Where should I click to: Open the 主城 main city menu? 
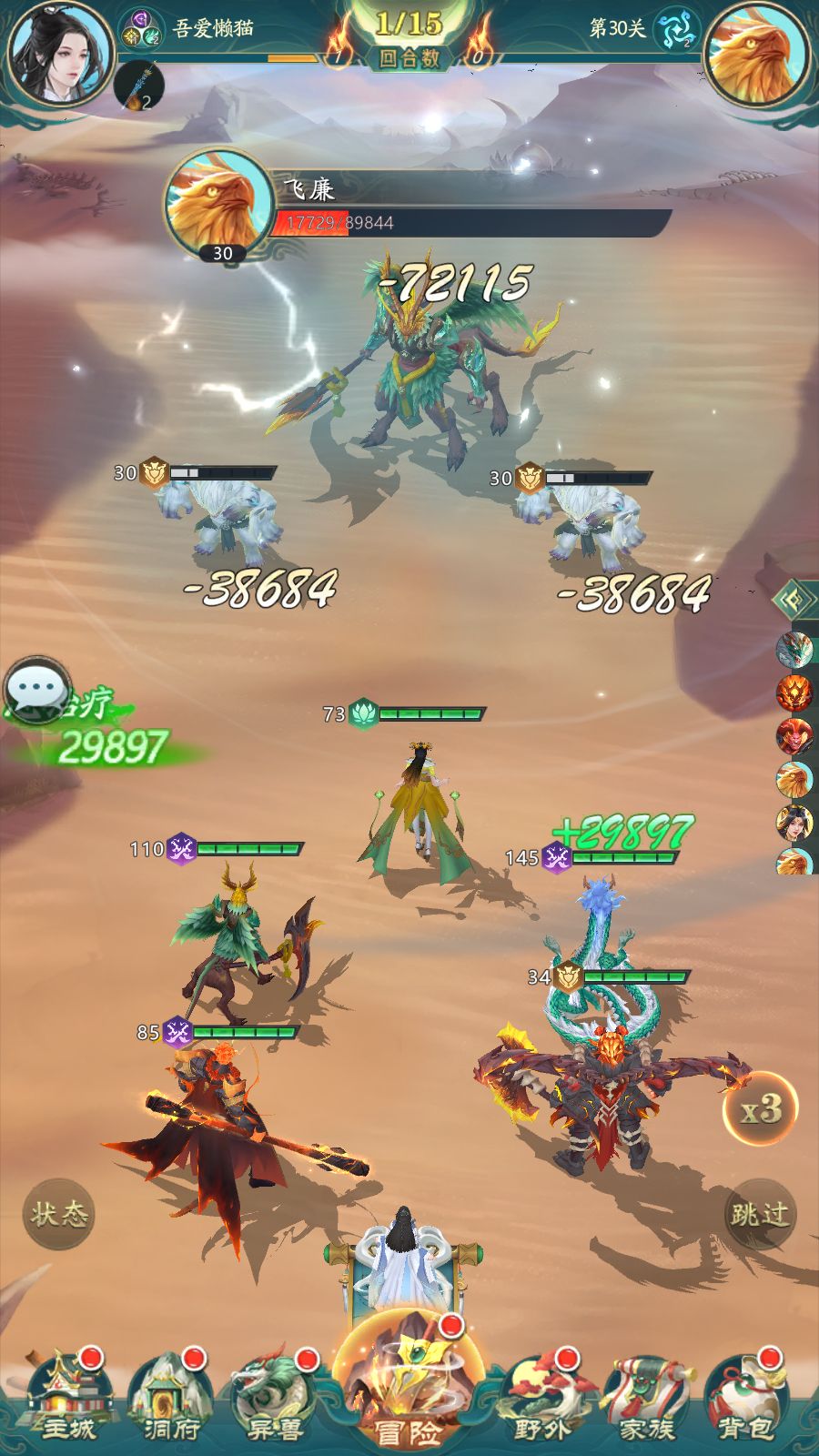click(66, 1401)
